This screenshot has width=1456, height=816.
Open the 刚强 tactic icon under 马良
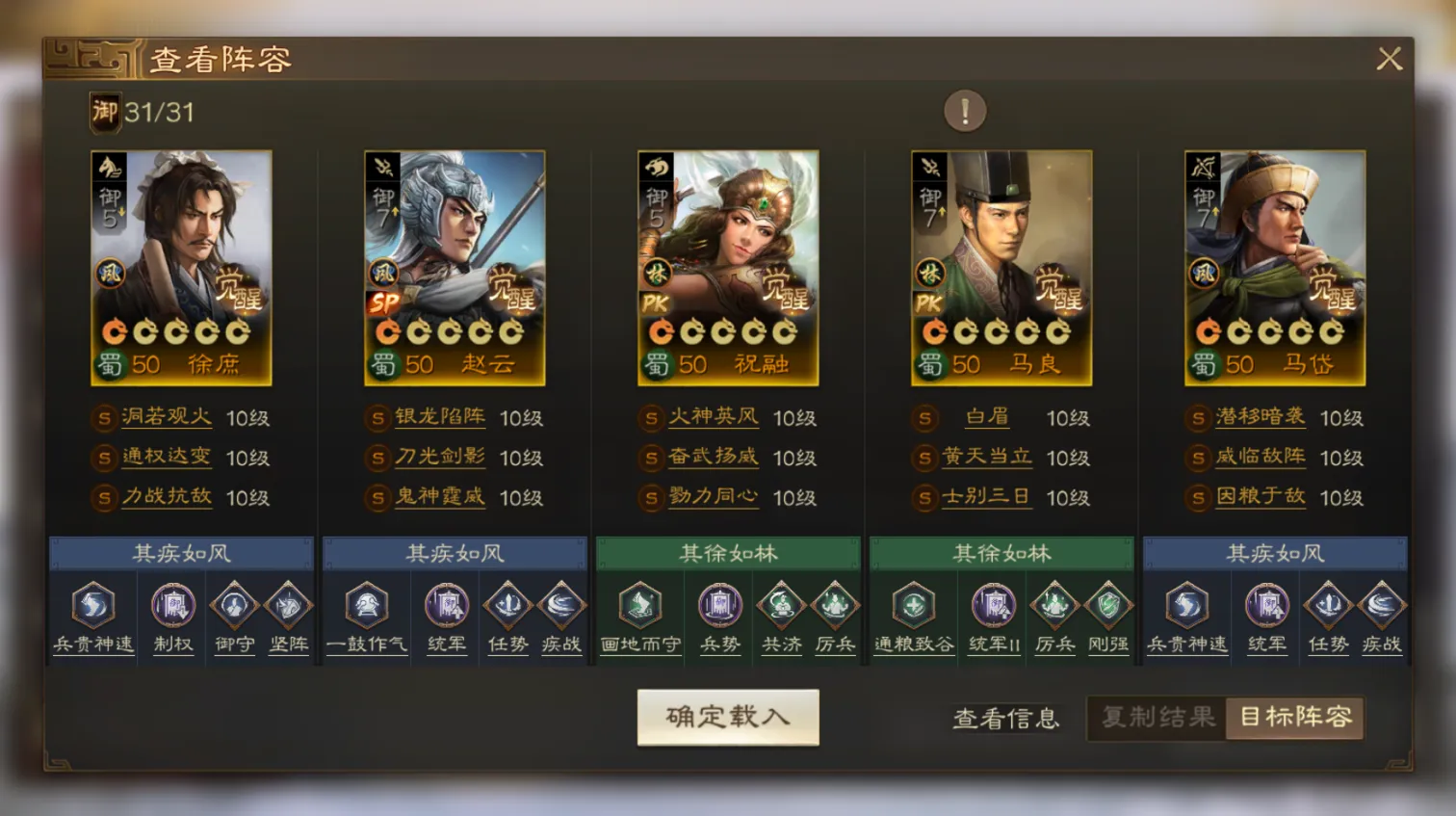point(1107,607)
